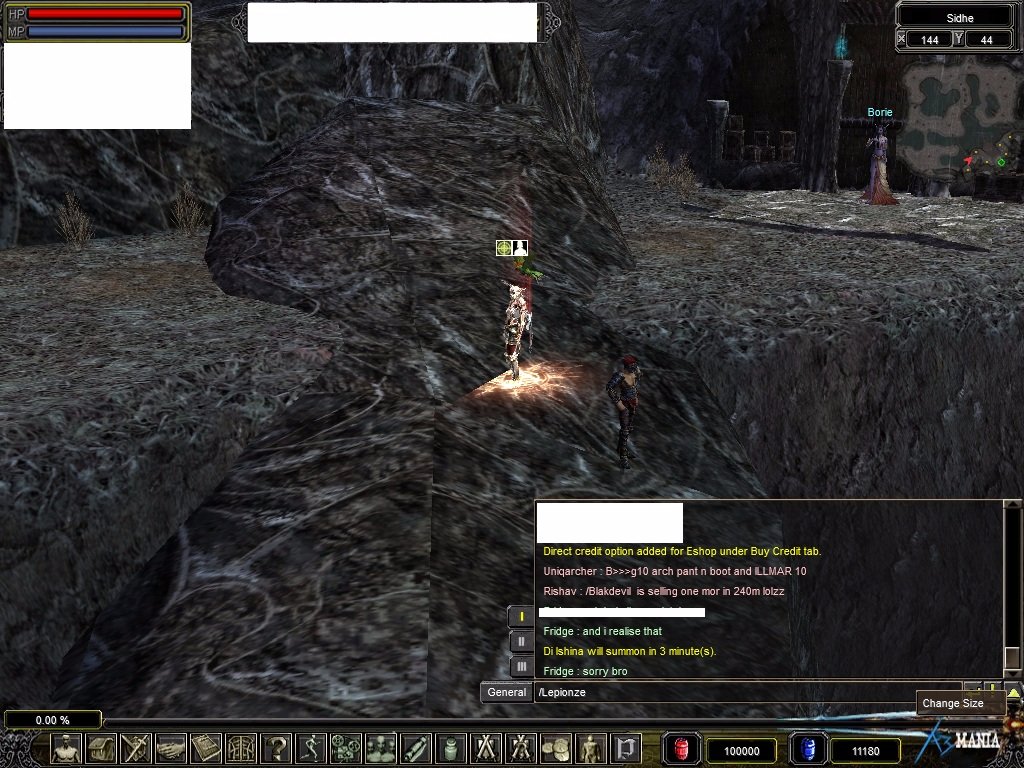The width and height of the screenshot is (1024, 768).
Task: Click the chat Change Size arrow button
Action: click(1013, 691)
